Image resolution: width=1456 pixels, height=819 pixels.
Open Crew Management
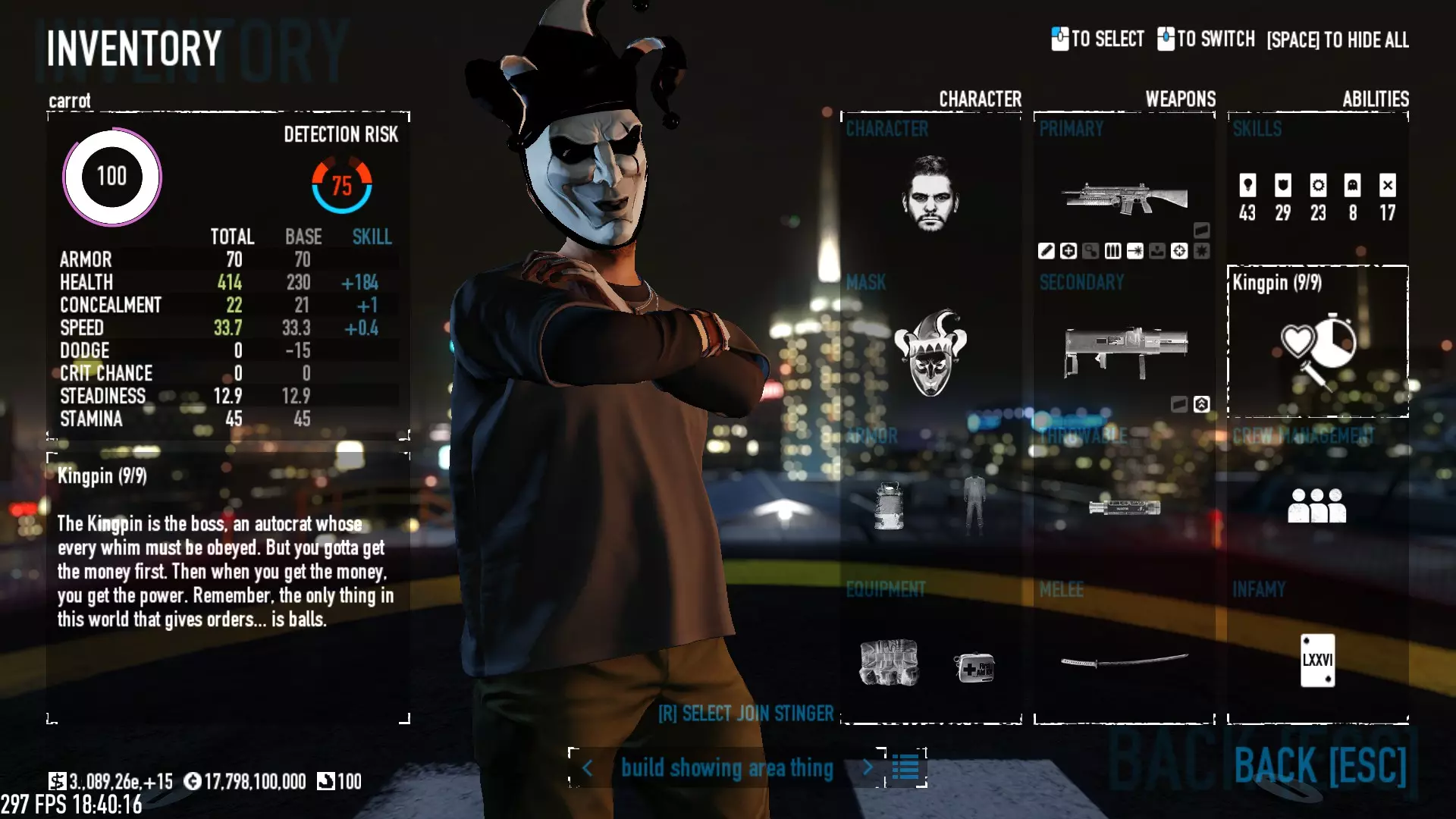point(1317,505)
